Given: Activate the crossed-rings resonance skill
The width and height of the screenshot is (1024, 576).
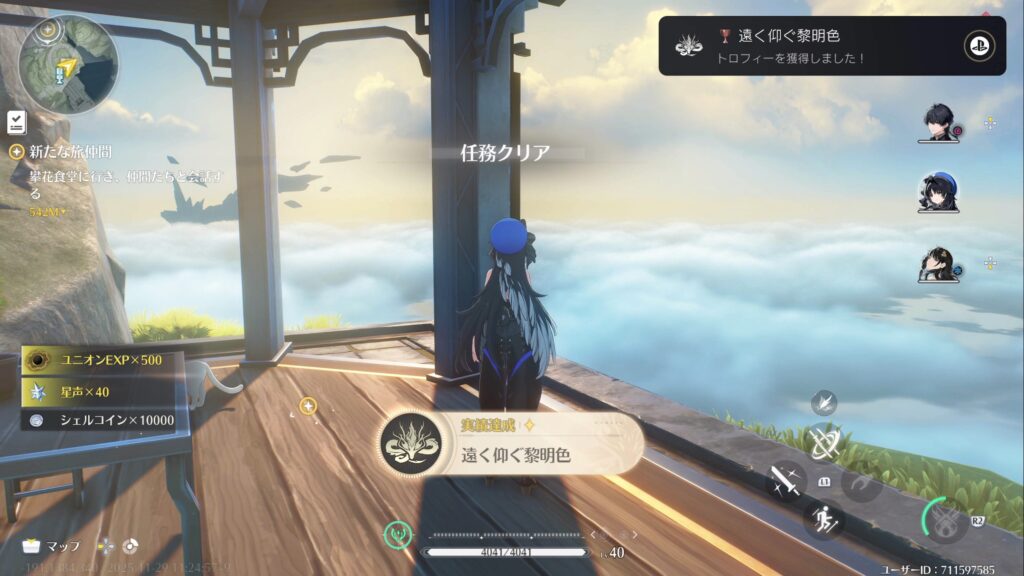Looking at the screenshot, I should pos(825,443).
